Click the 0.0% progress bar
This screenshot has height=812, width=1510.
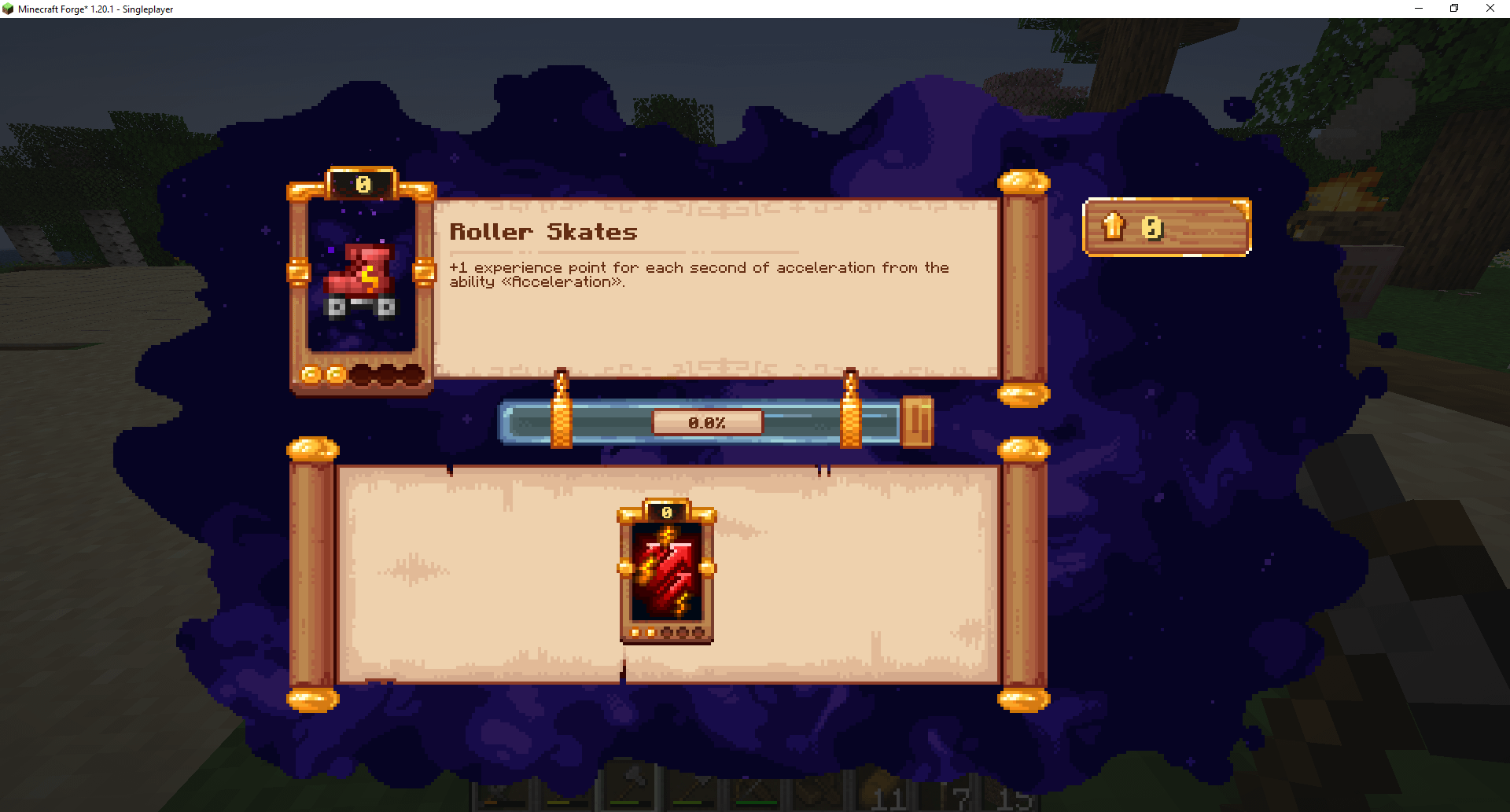pos(708,422)
